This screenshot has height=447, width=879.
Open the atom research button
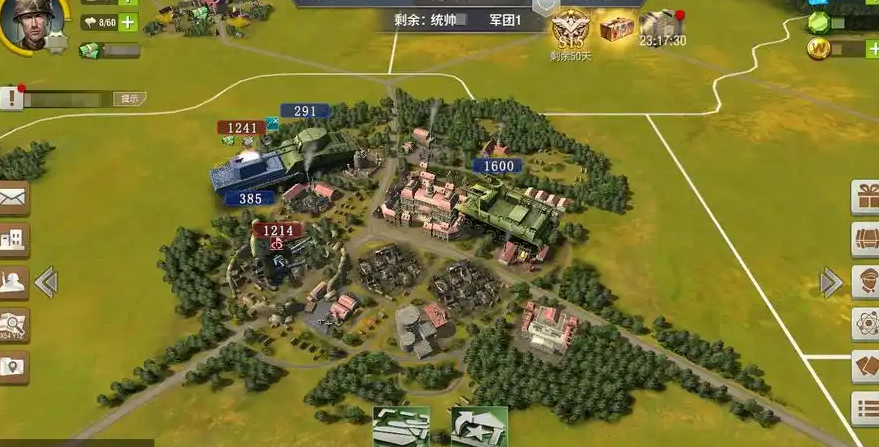tap(866, 325)
